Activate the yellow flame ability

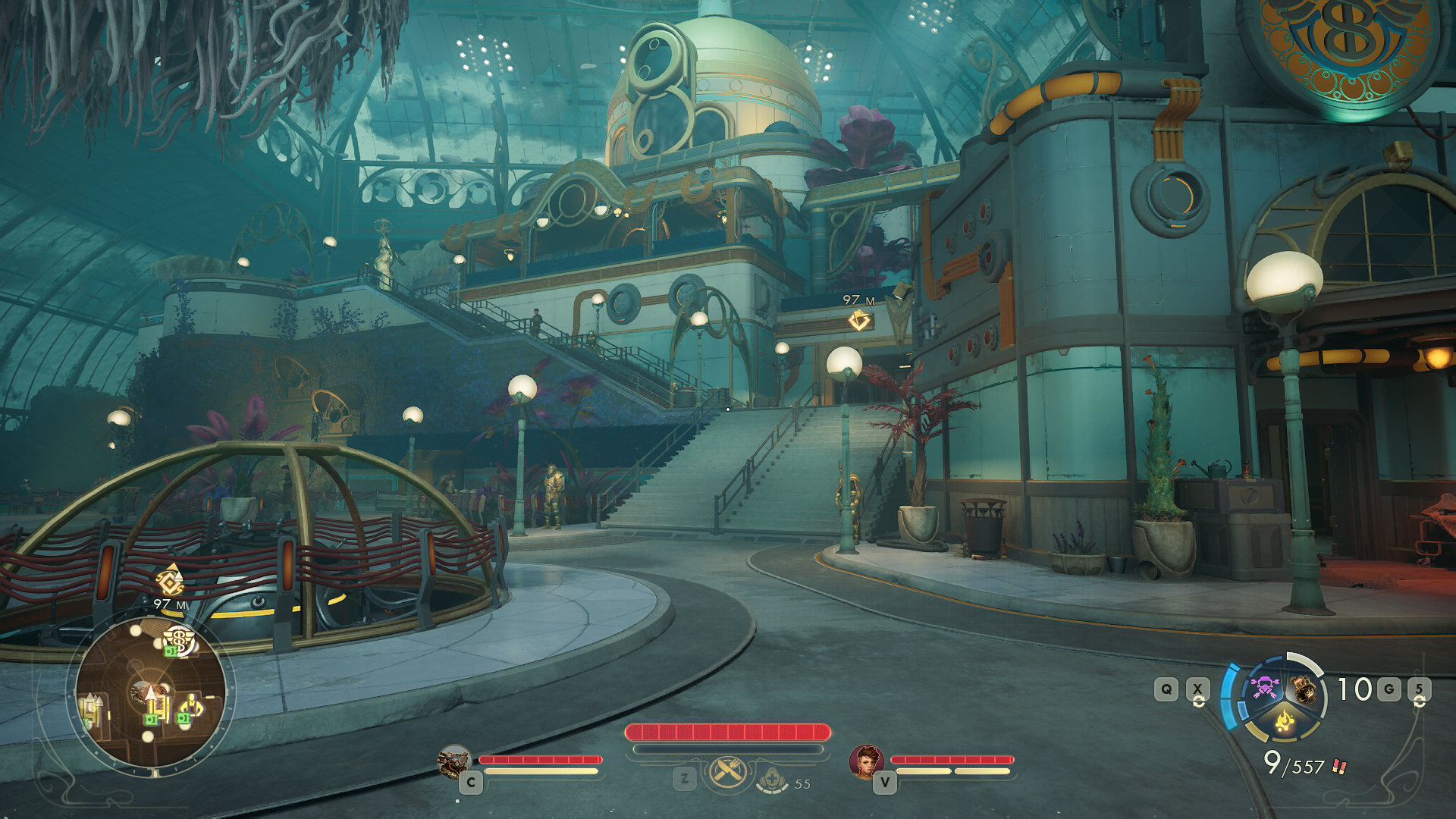pyautogui.click(x=1284, y=720)
